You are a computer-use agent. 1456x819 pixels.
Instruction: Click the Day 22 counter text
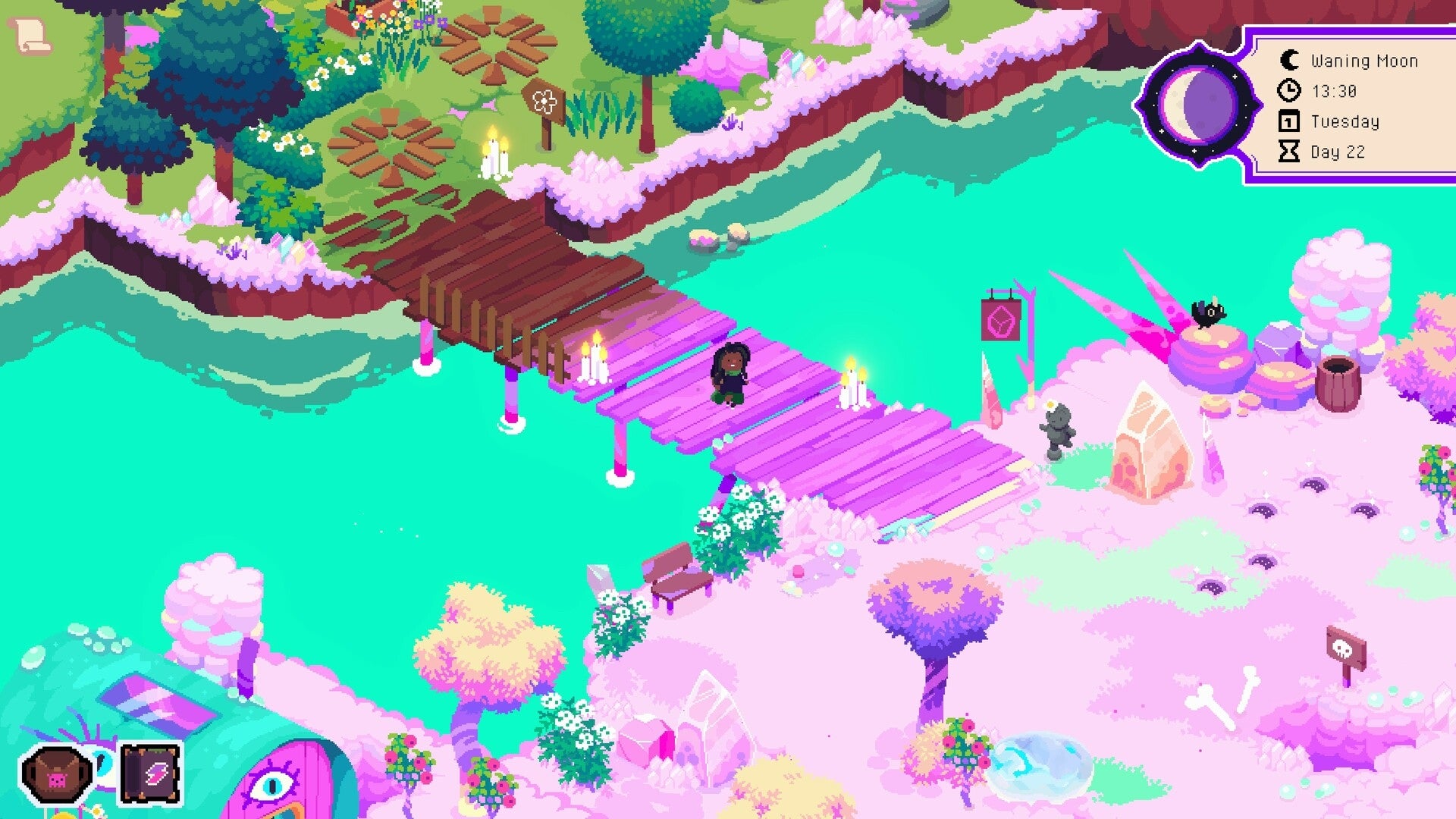(x=1340, y=152)
